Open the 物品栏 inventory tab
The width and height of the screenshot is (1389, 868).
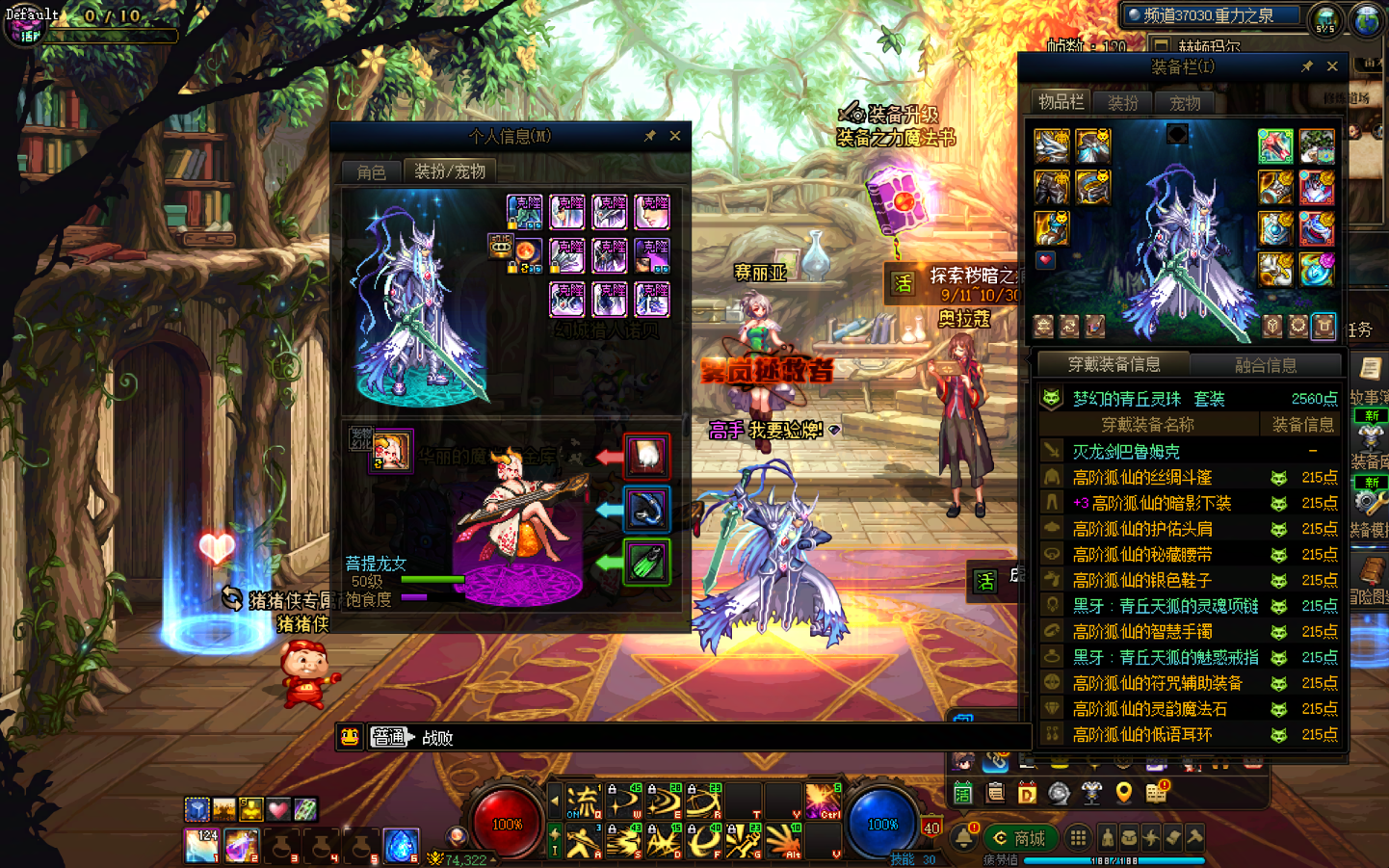[1061, 102]
